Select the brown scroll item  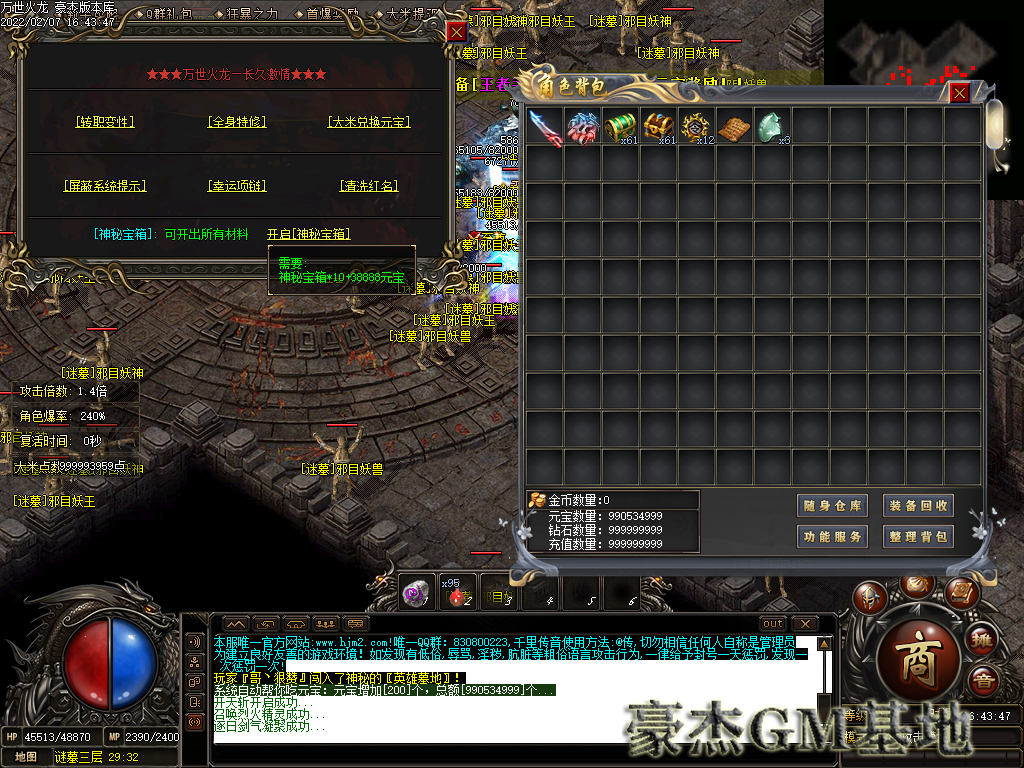tap(735, 127)
